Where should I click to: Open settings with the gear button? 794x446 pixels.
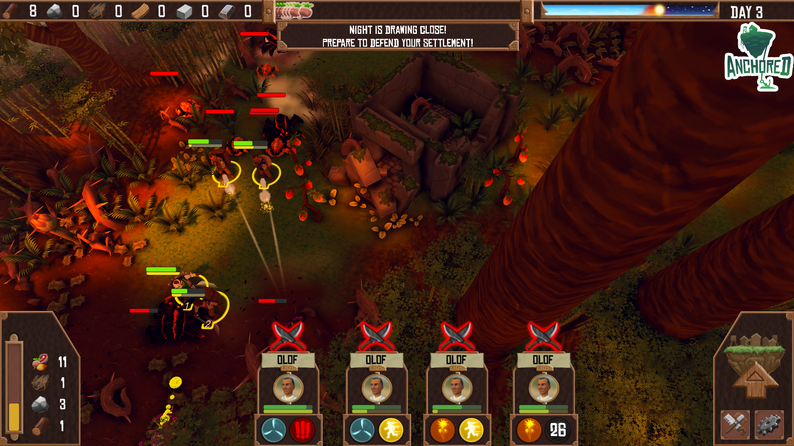(x=769, y=425)
